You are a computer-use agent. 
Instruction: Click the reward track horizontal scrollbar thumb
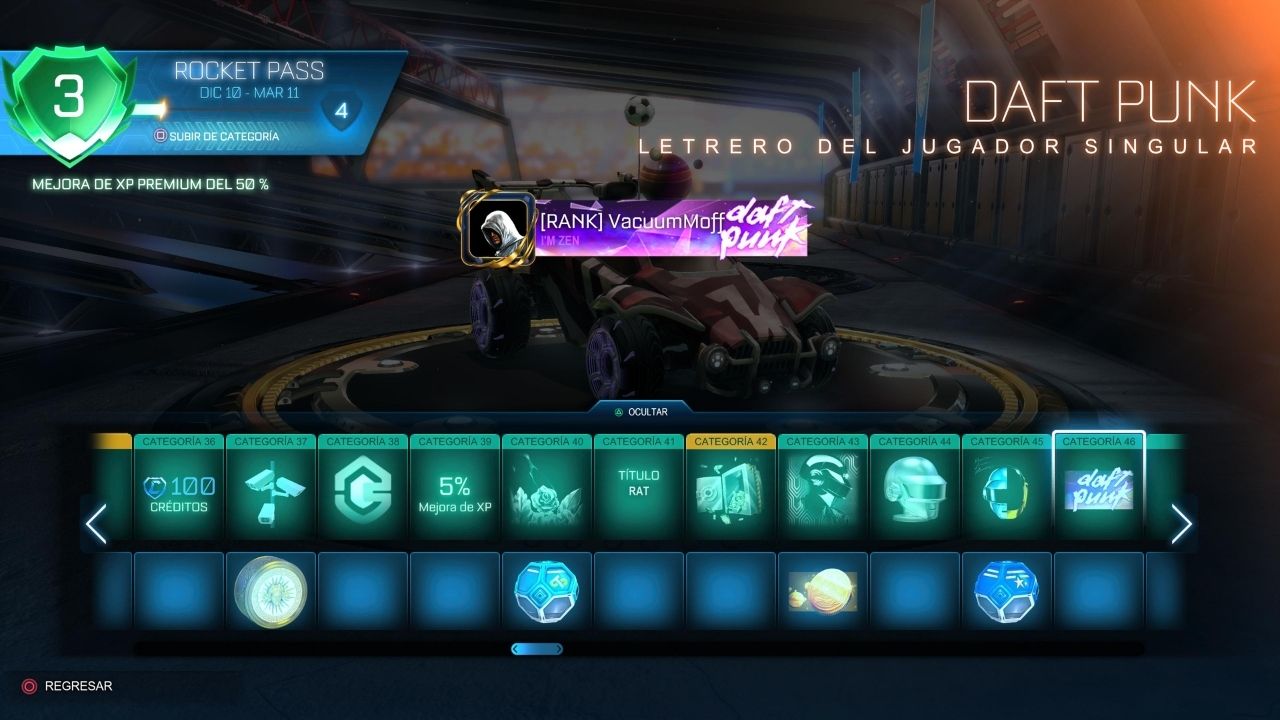(537, 649)
